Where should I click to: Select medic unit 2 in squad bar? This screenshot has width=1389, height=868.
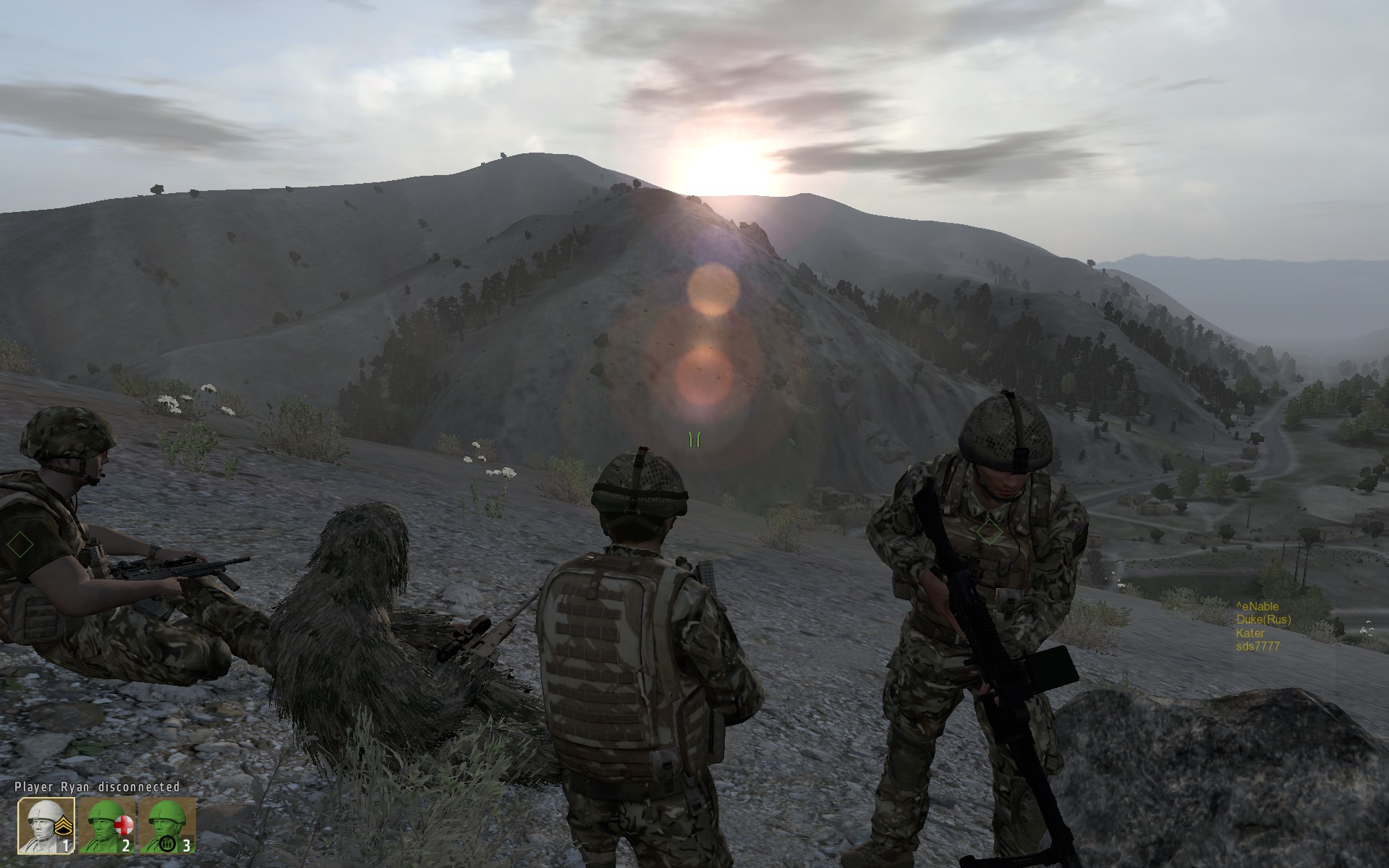pyautogui.click(x=106, y=825)
